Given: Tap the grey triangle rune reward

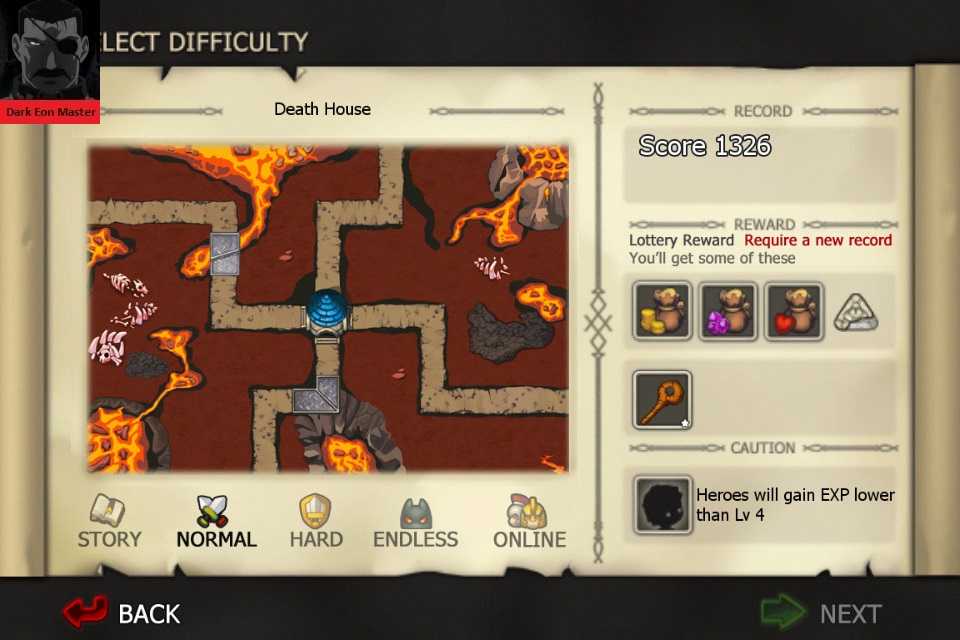Looking at the screenshot, I should tap(856, 313).
